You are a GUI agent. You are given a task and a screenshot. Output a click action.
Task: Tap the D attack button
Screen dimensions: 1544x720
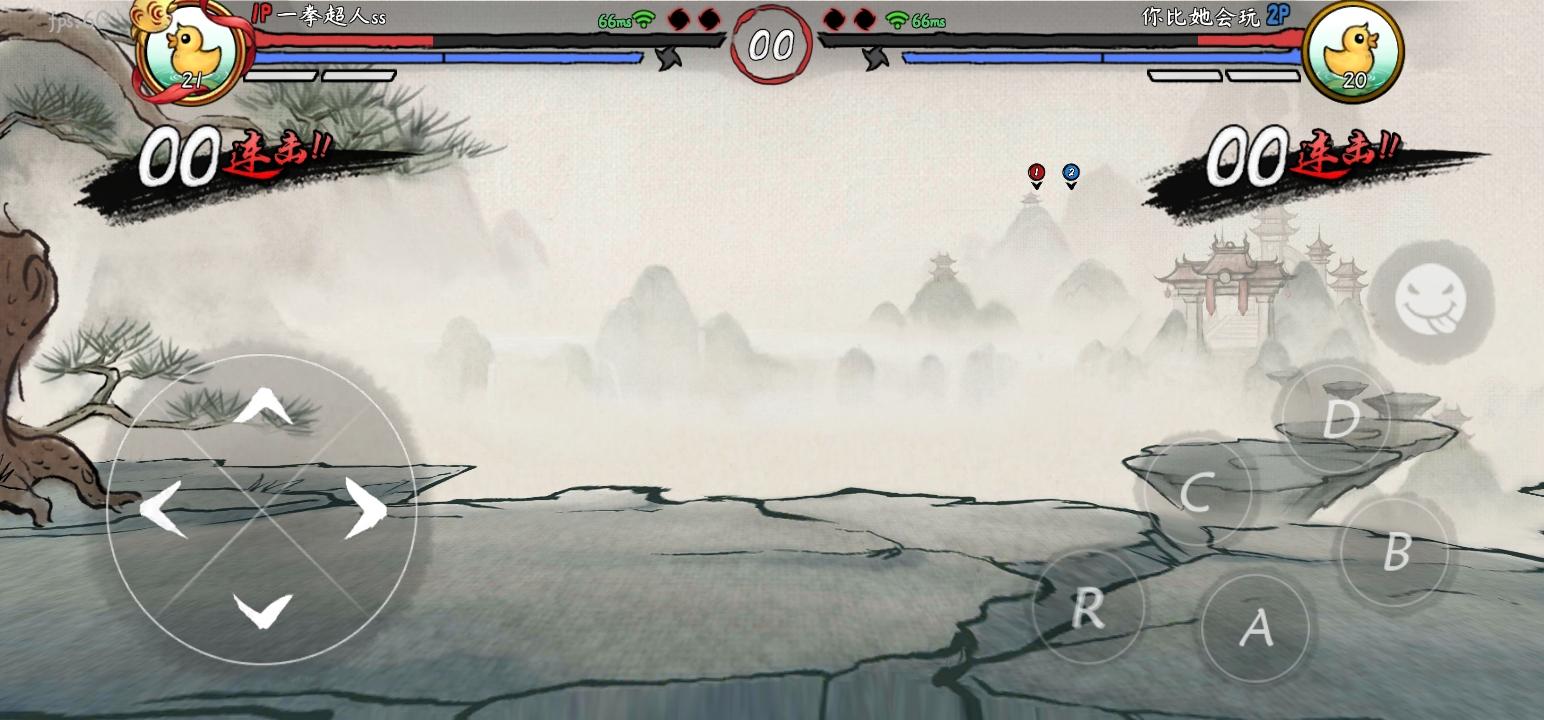coord(1338,420)
